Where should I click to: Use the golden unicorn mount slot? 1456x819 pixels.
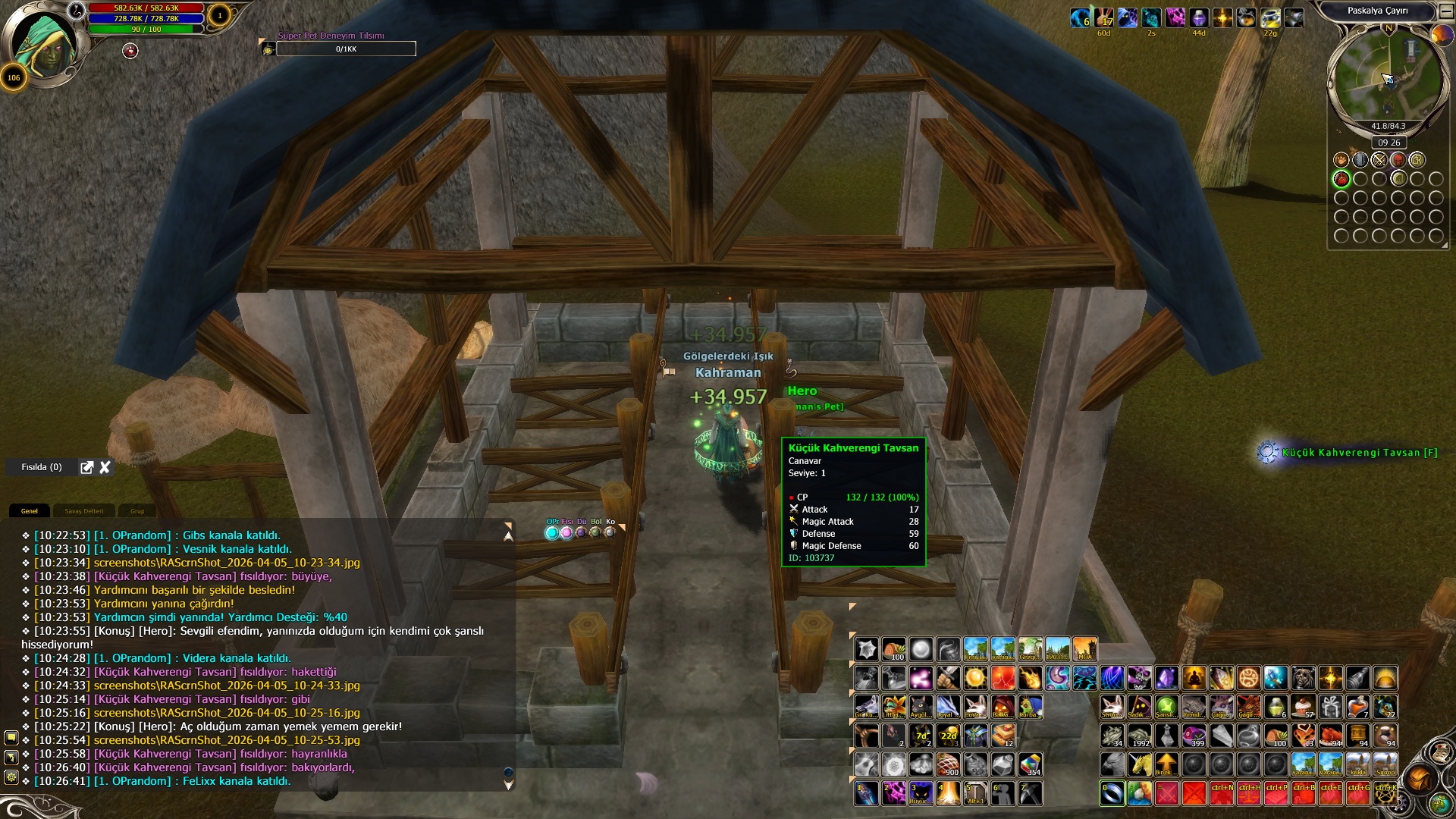coord(1139,764)
